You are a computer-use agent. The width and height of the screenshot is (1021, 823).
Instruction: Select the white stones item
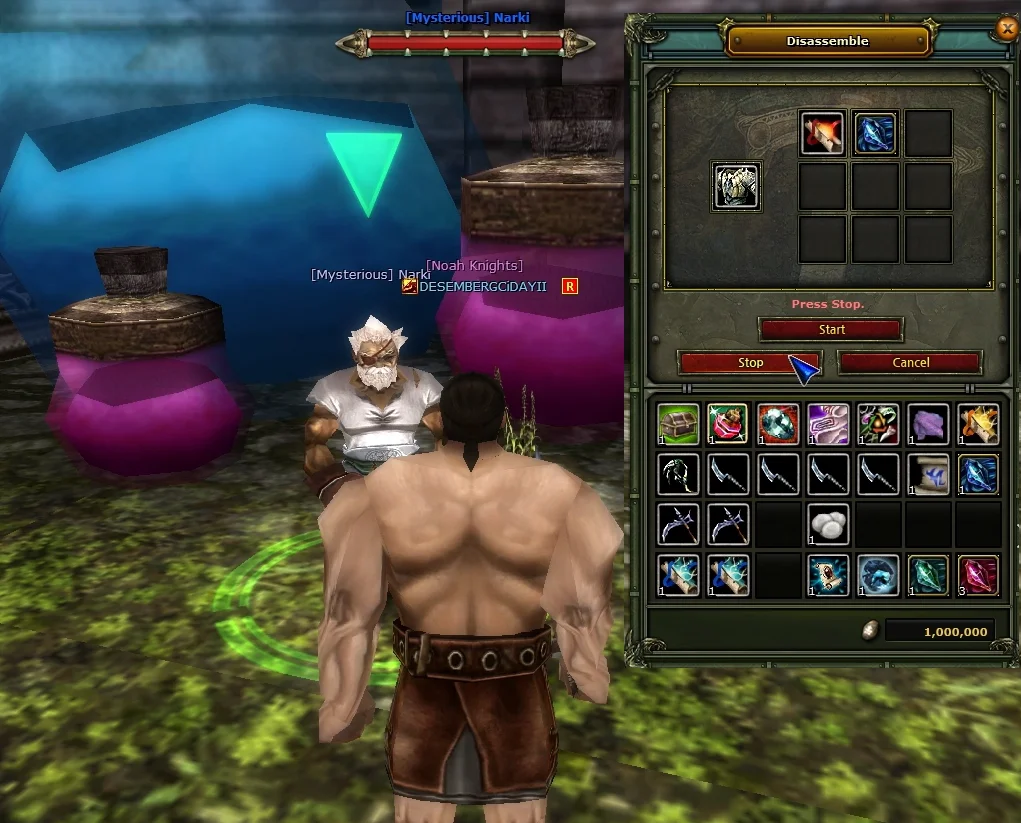click(x=828, y=525)
